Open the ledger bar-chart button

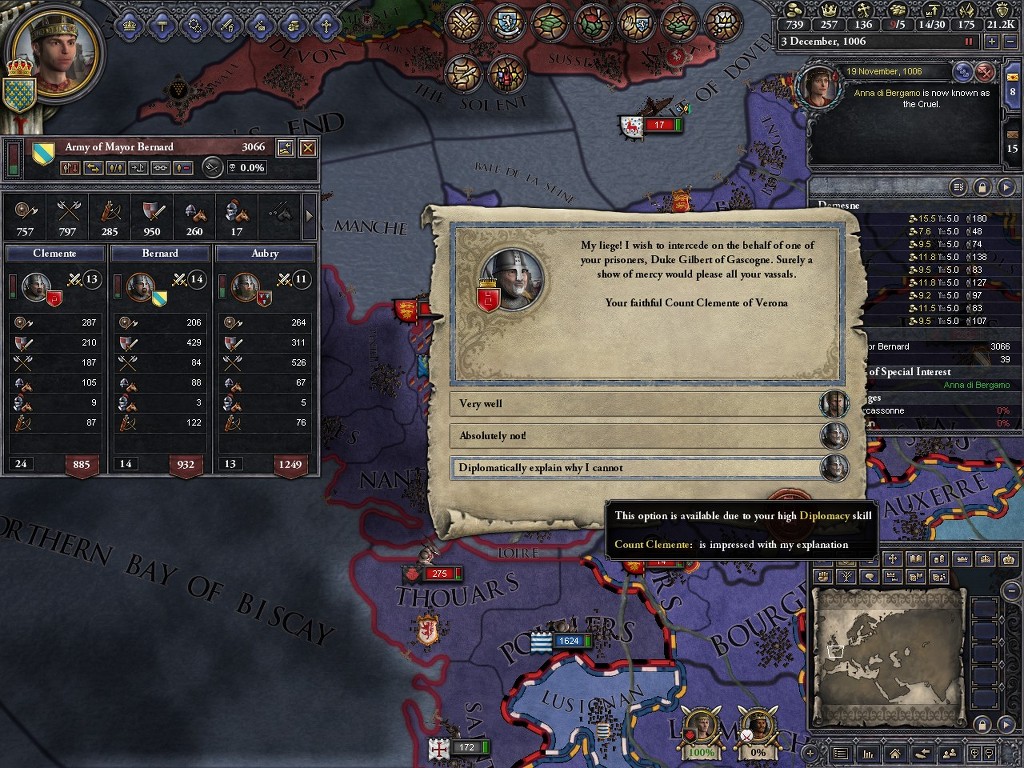click(868, 752)
